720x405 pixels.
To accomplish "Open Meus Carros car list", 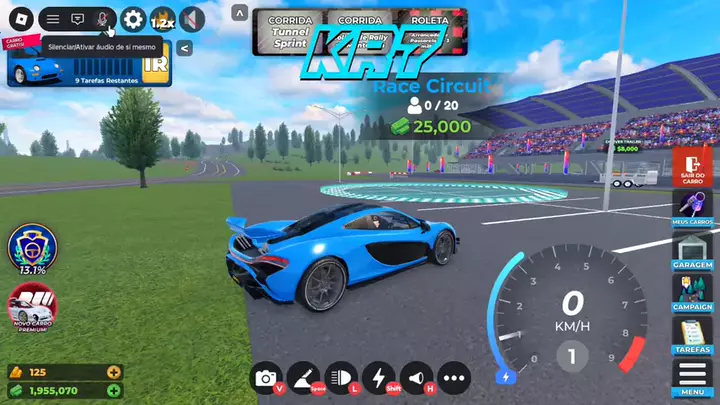I will (690, 207).
